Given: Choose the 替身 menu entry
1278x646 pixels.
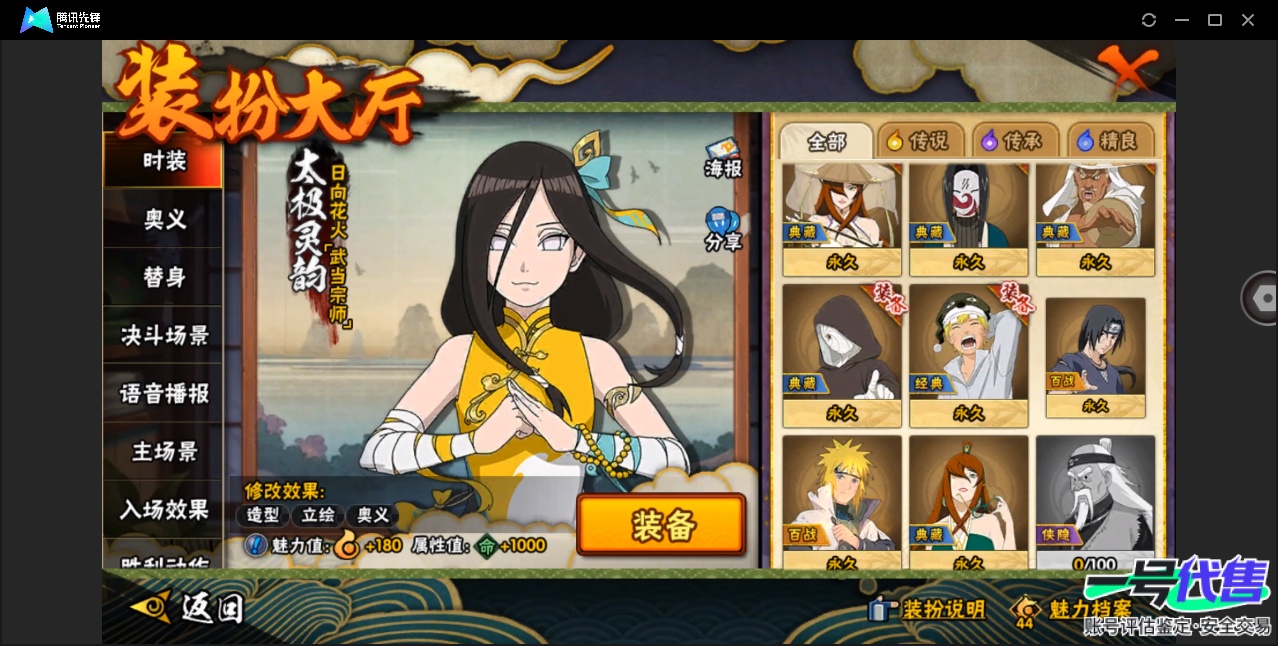Looking at the screenshot, I should point(163,277).
